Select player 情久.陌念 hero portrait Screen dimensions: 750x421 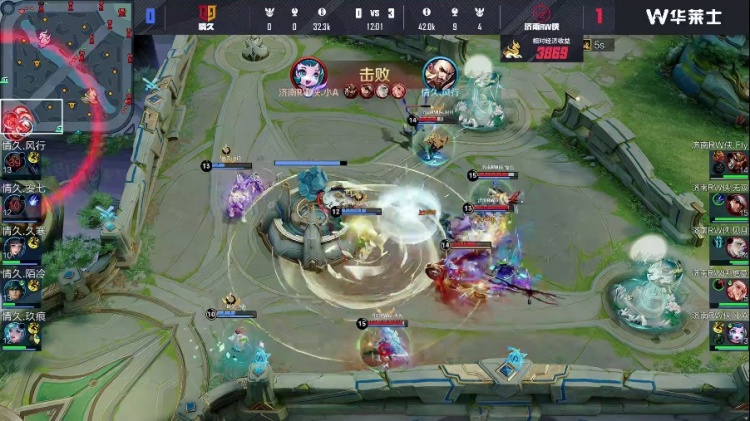[x=14, y=290]
